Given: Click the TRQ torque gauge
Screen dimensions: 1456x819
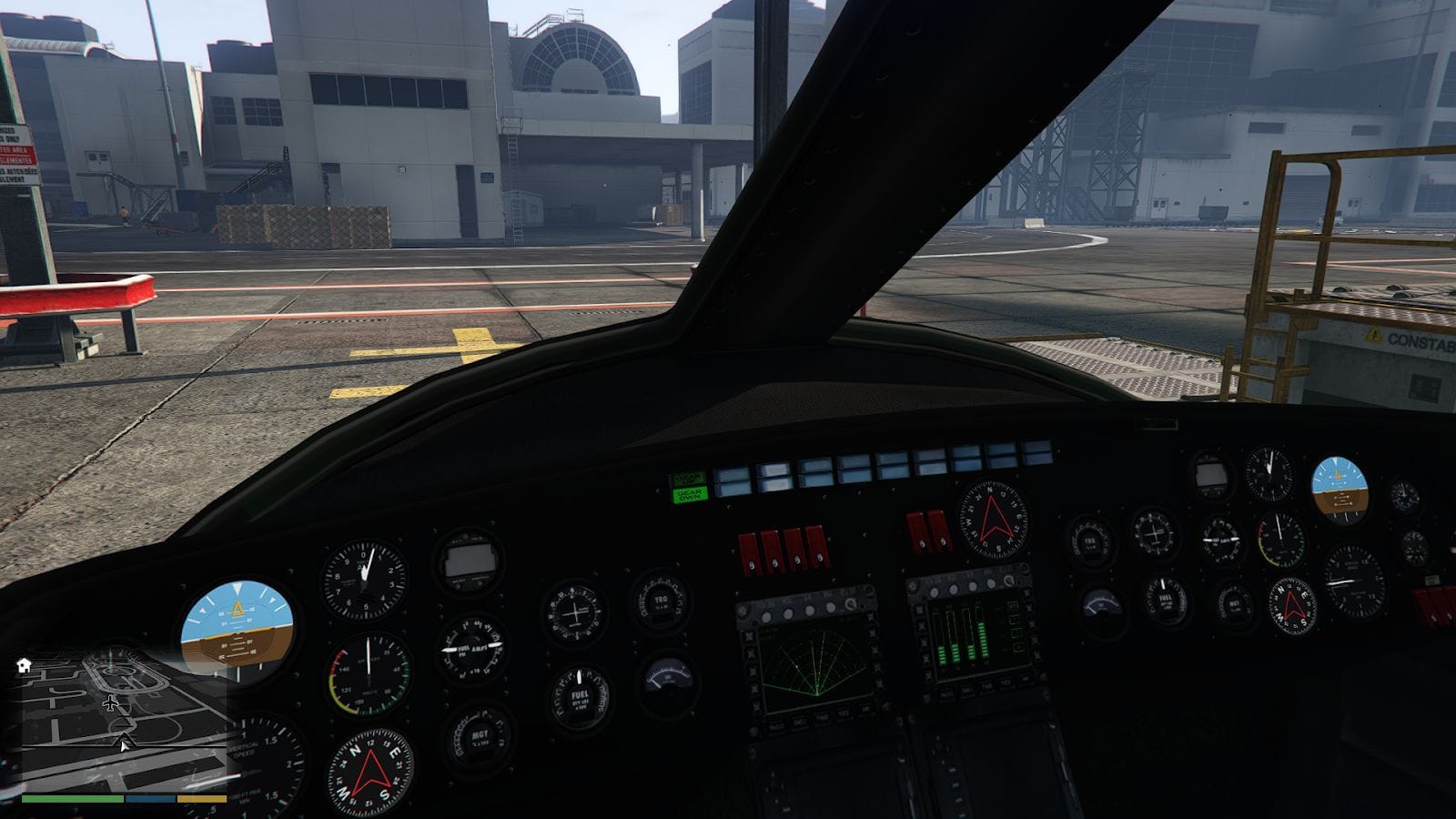Looking at the screenshot, I should [661, 601].
